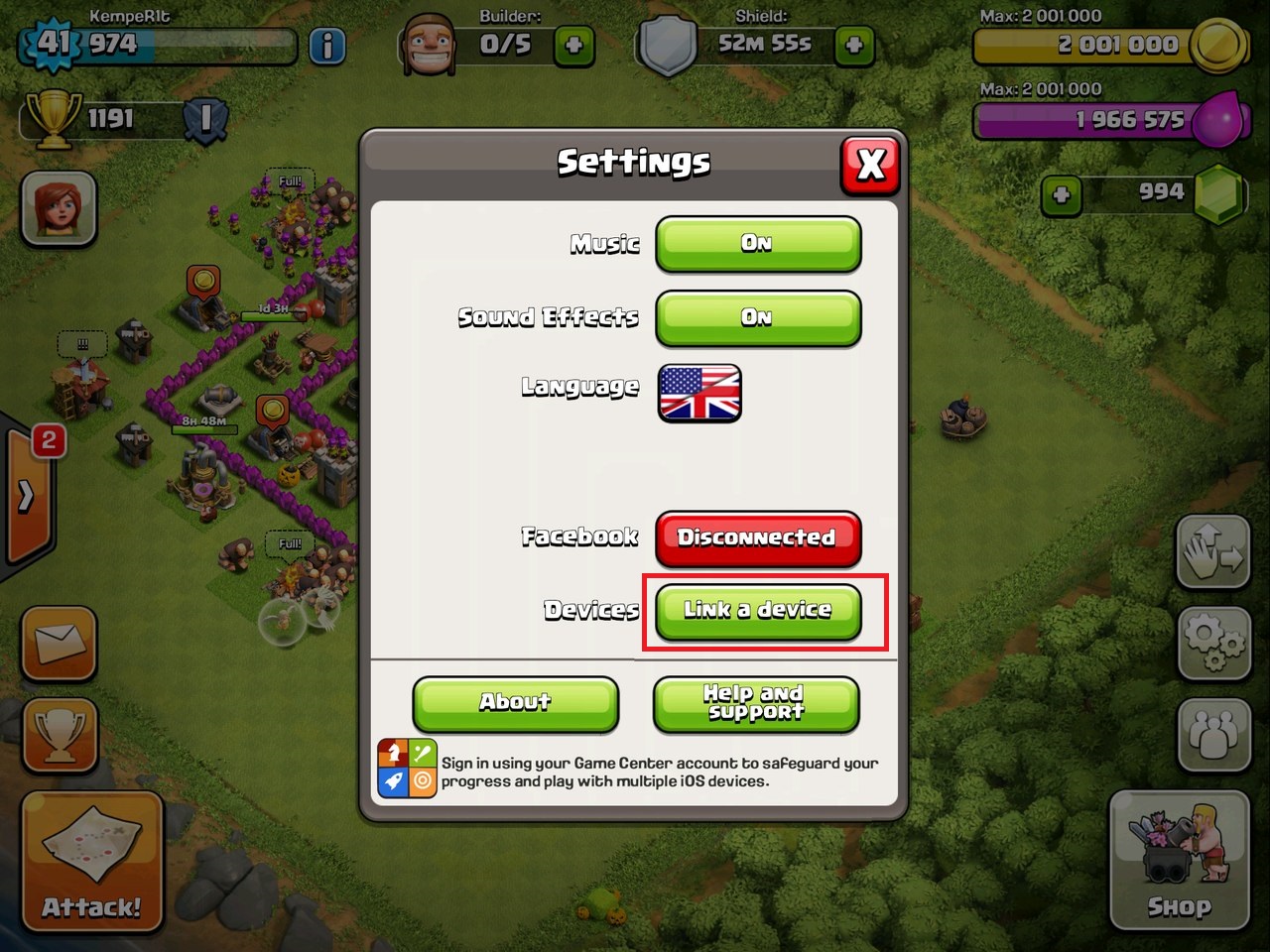Add a builder with the plus button
1270x952 pixels.
tap(573, 46)
